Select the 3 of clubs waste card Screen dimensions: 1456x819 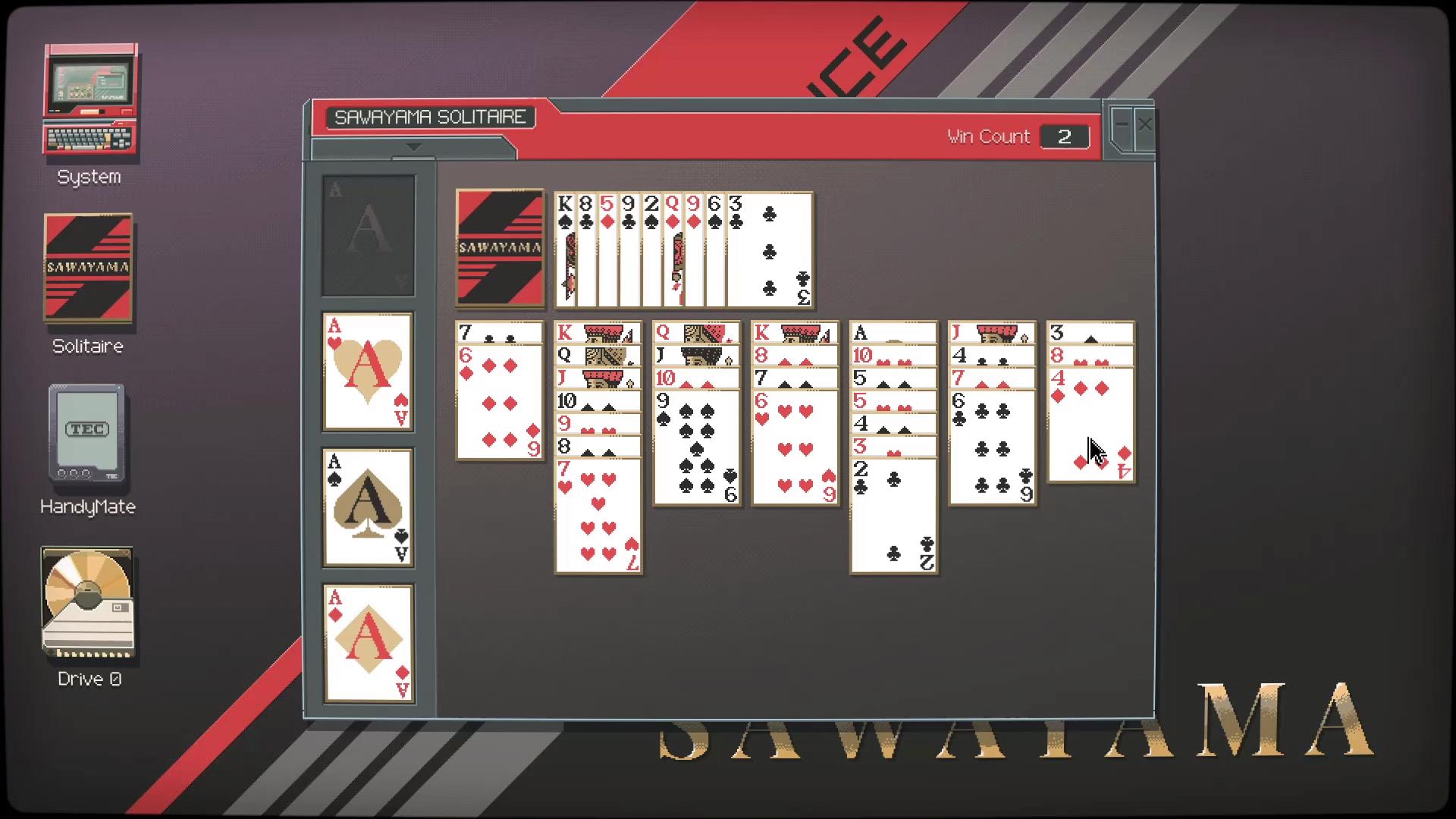coord(770,250)
